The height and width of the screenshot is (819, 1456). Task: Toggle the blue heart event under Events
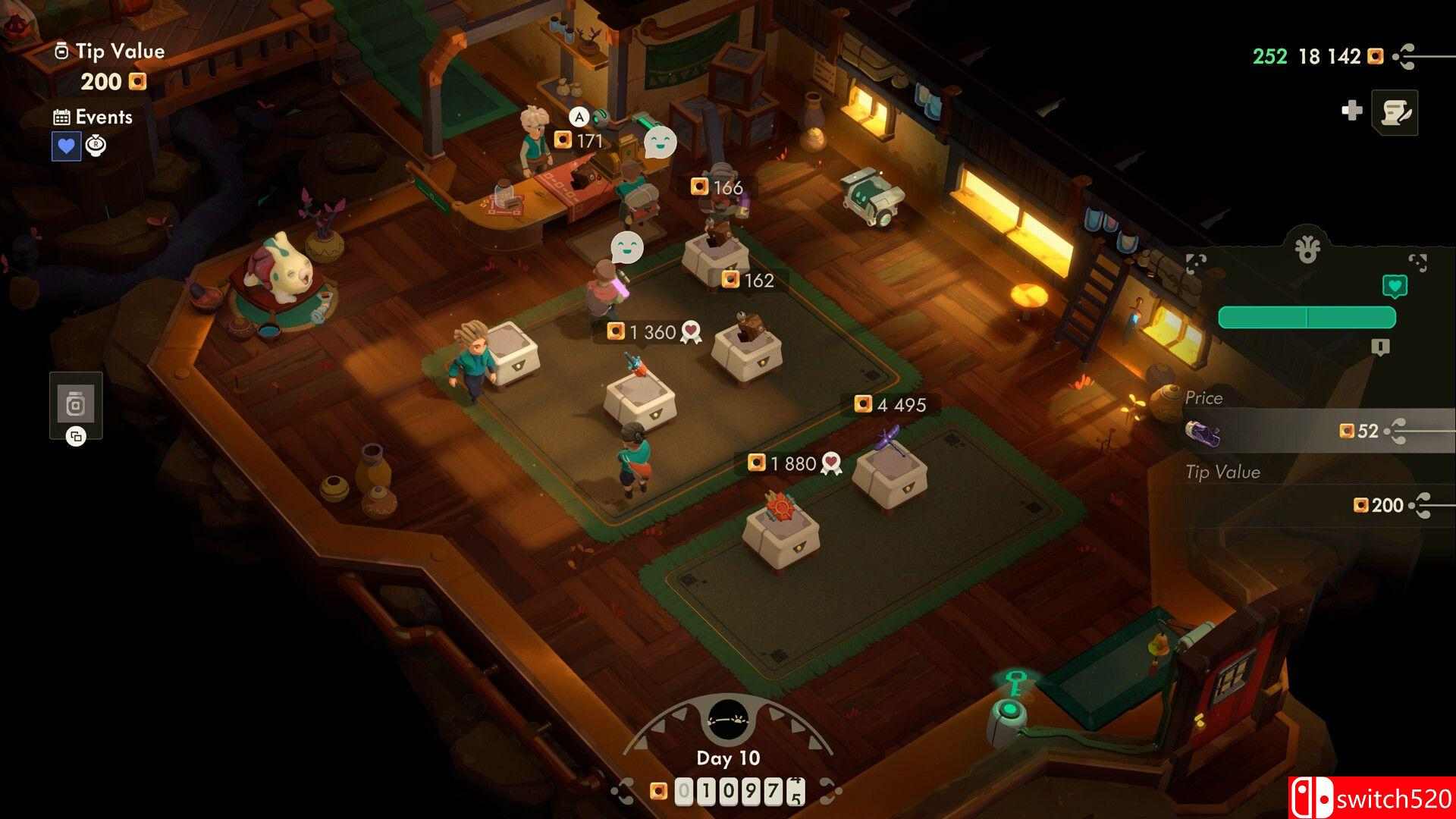click(68, 146)
